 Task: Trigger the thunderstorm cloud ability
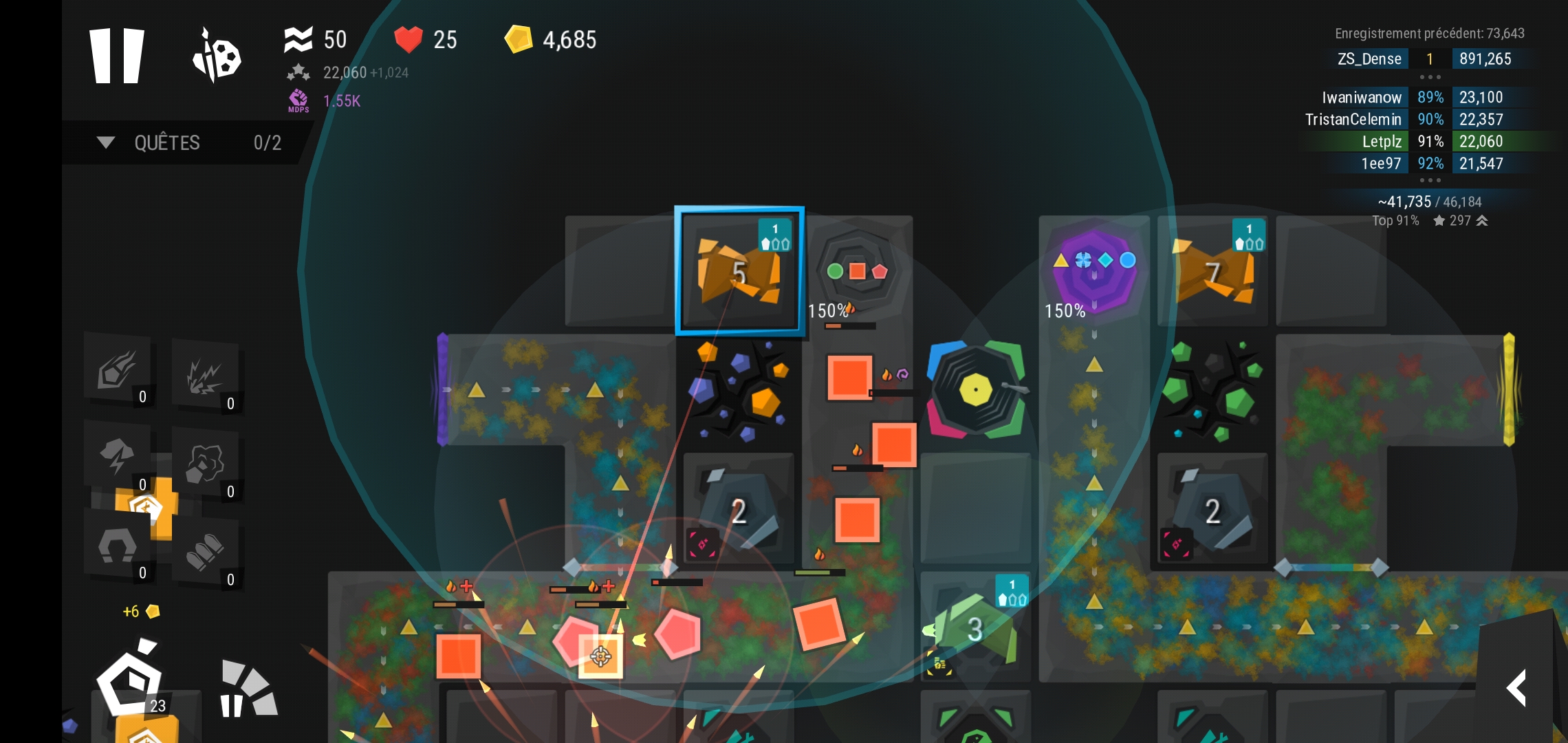(118, 456)
